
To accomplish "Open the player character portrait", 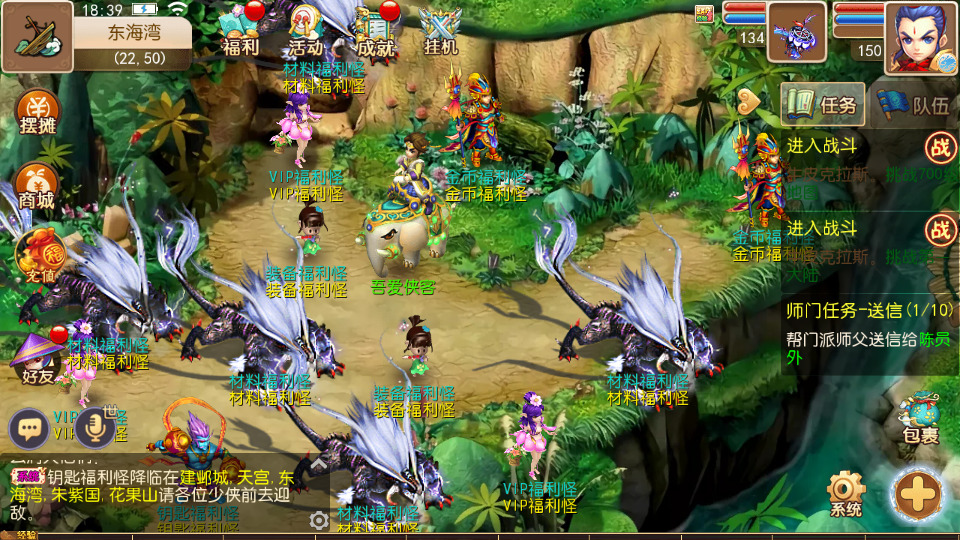I will (920, 36).
